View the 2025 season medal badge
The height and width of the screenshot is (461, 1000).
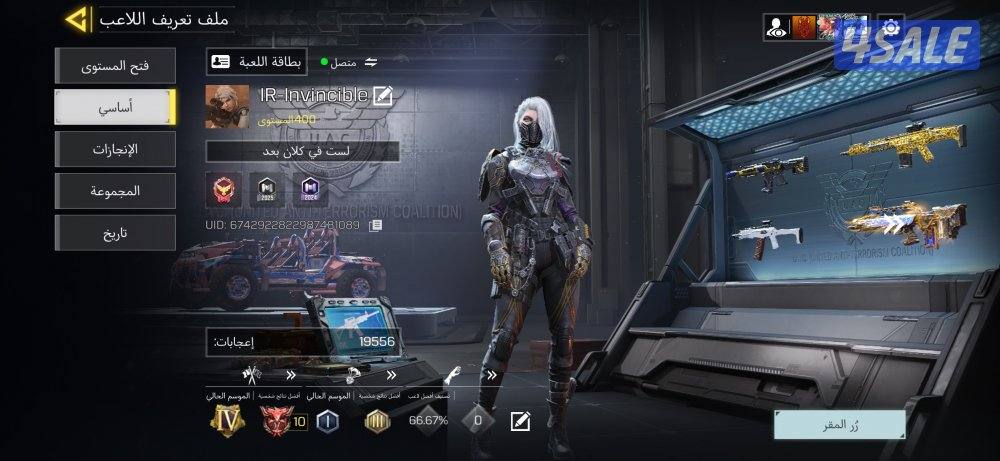click(x=266, y=188)
